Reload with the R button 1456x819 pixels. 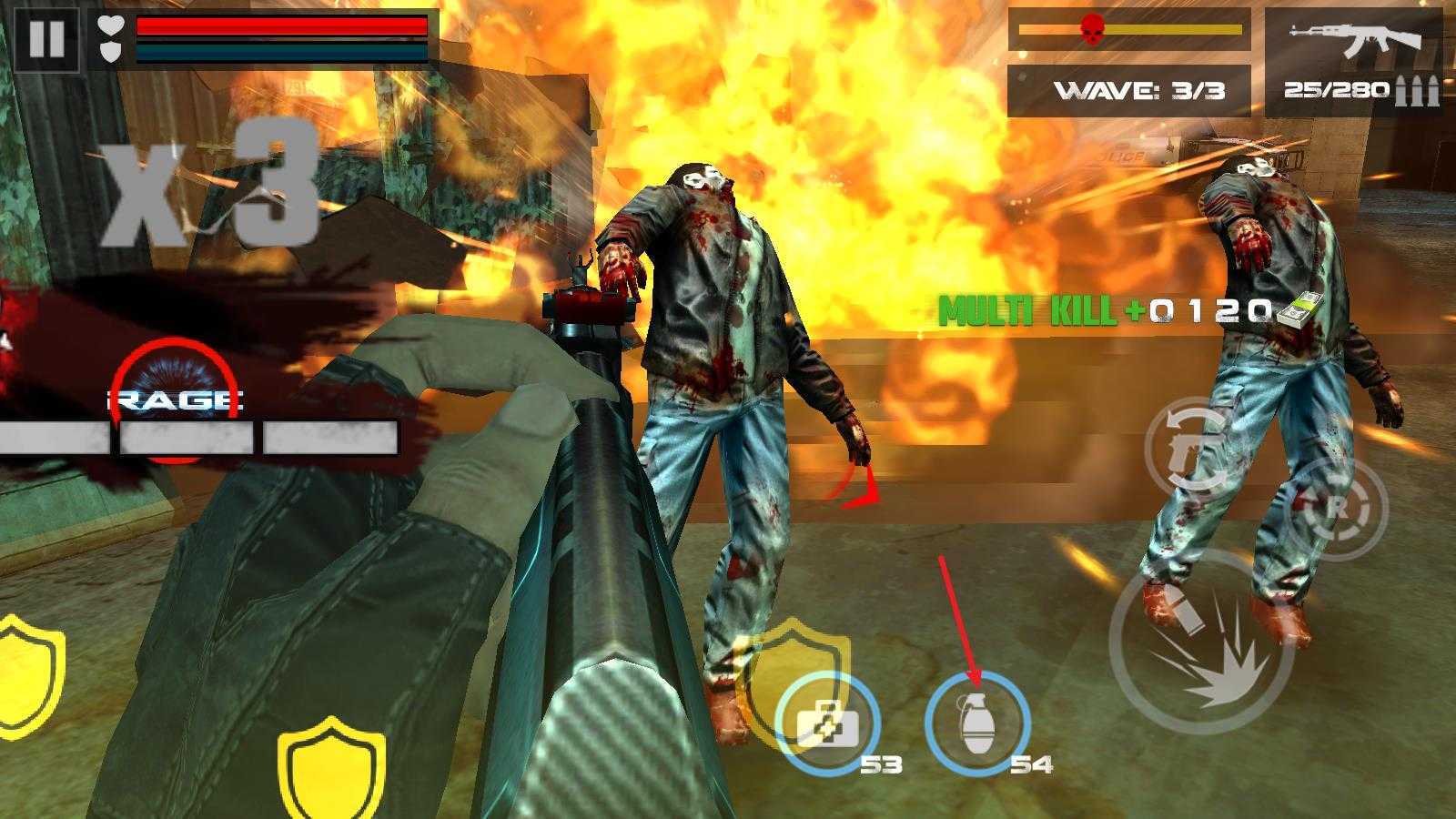click(x=1336, y=510)
